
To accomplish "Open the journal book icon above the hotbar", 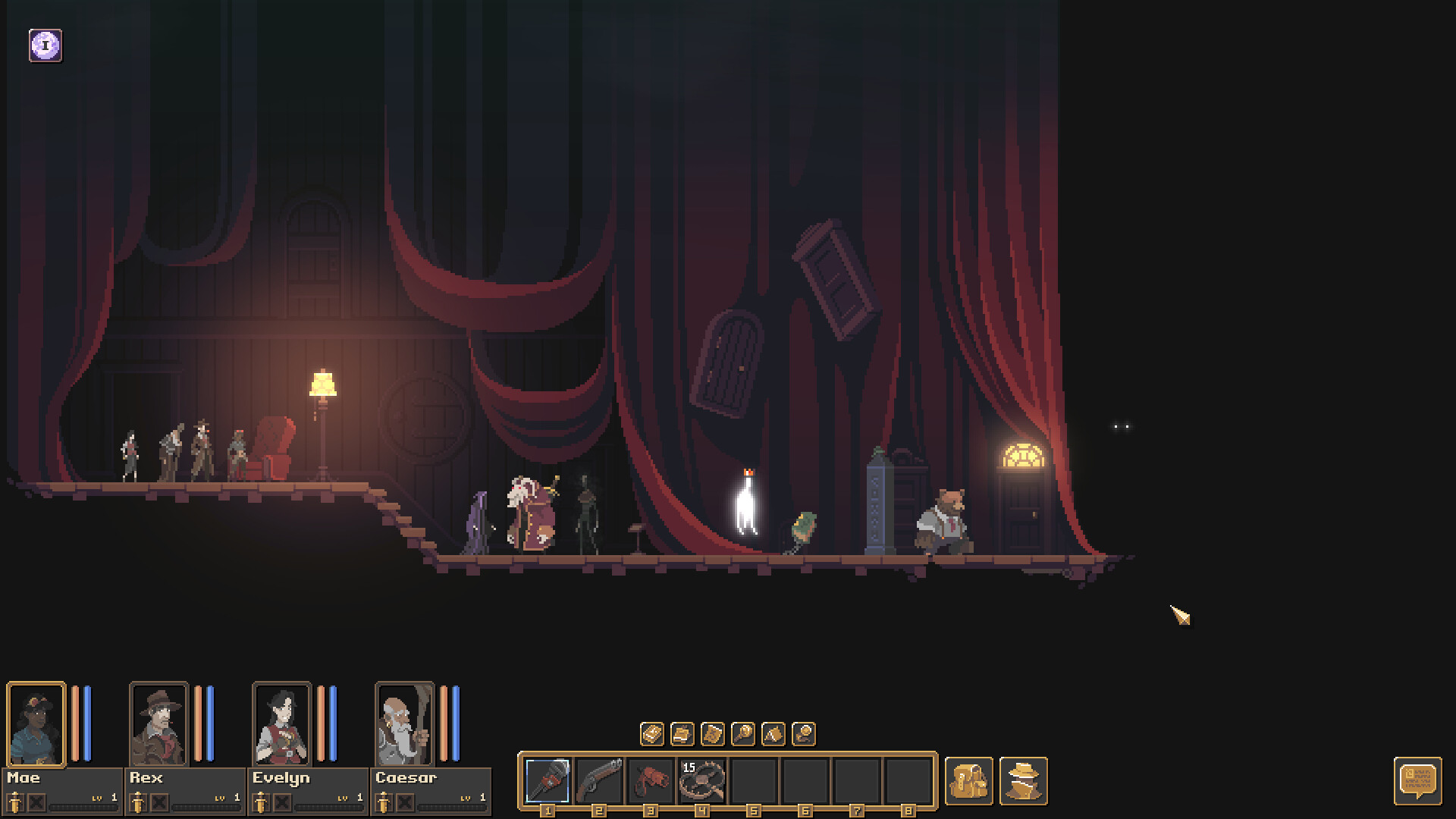I will coord(653,734).
